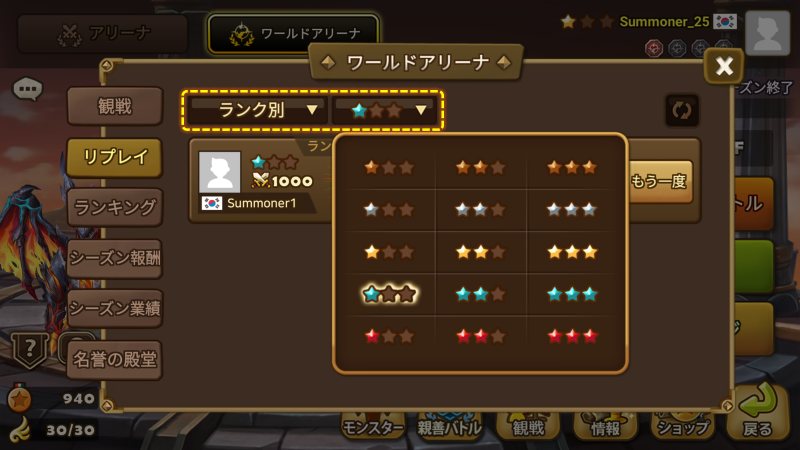800x450 pixels.
Task: Go to the 名誉の殿堂 tab
Action: tap(115, 359)
